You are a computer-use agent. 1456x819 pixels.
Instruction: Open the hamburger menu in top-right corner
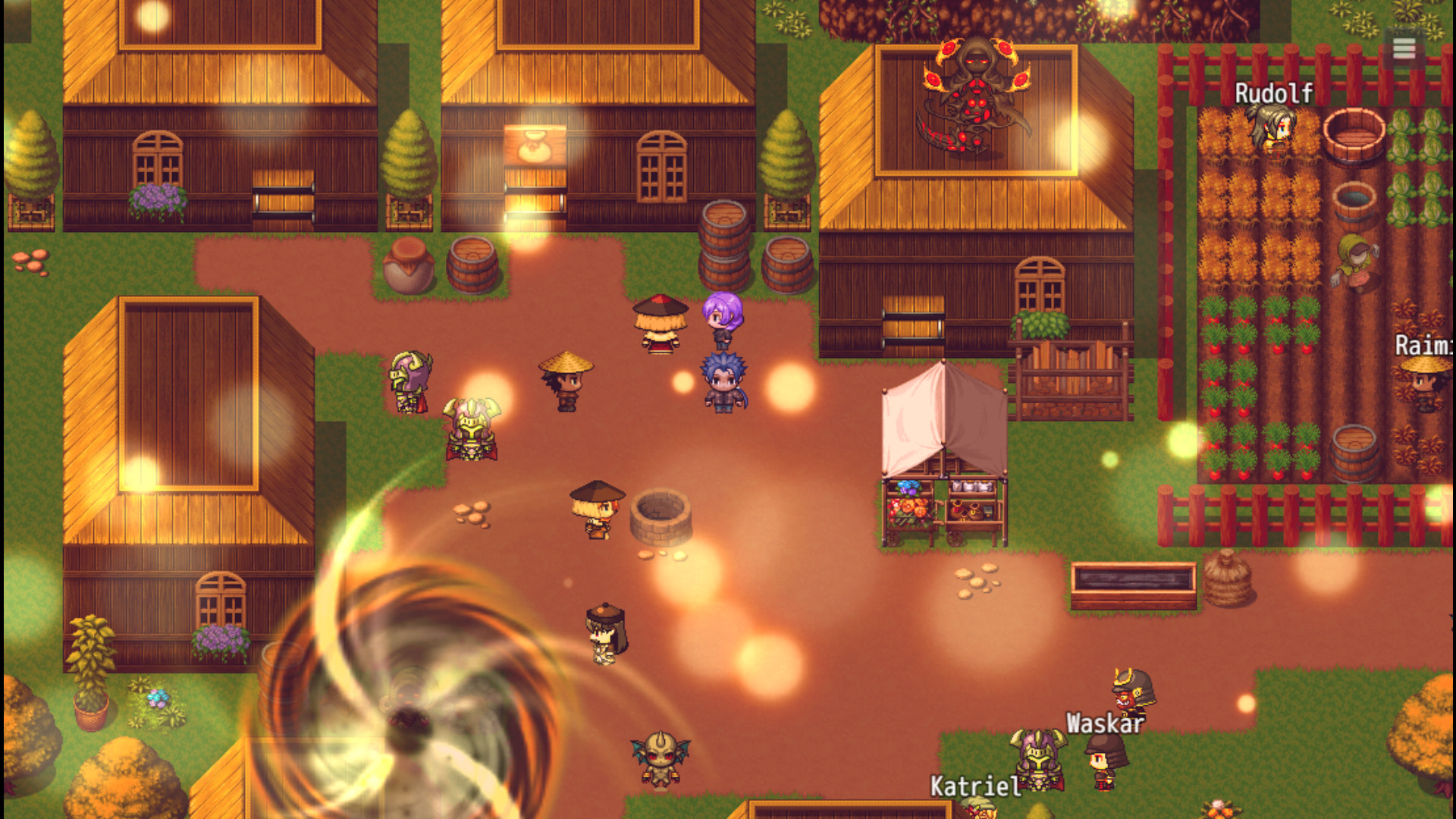pos(1404,49)
